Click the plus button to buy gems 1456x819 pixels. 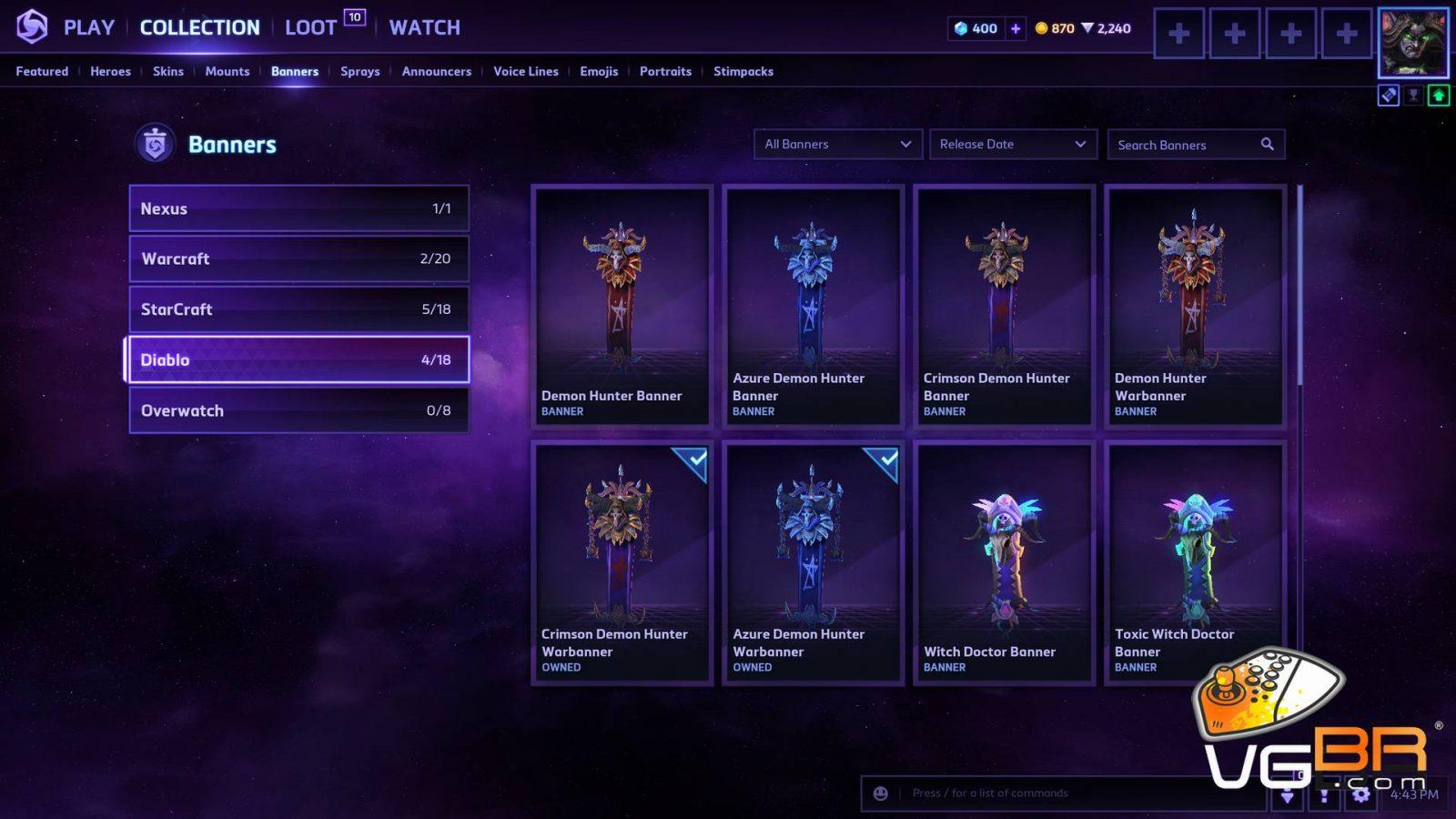1016,28
